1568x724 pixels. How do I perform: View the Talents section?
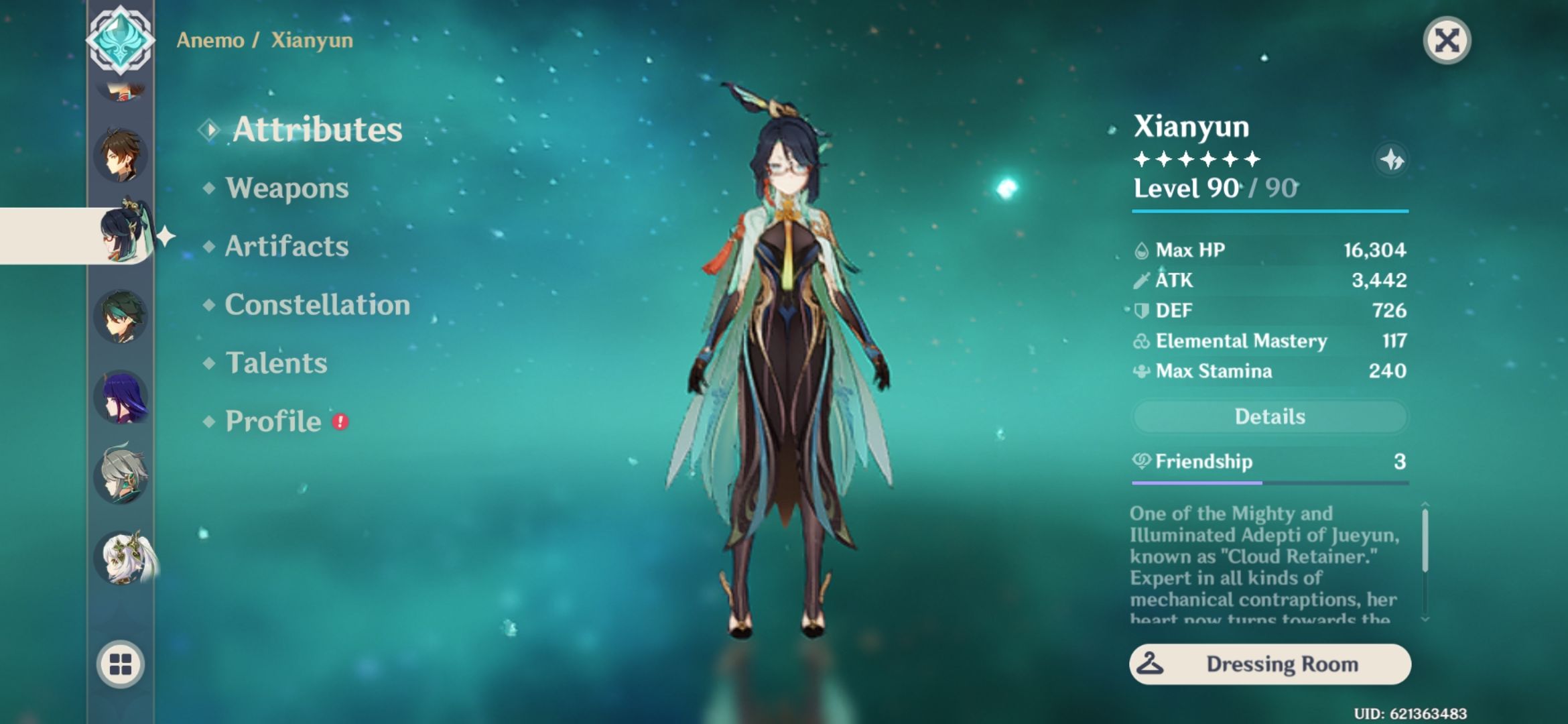point(277,363)
